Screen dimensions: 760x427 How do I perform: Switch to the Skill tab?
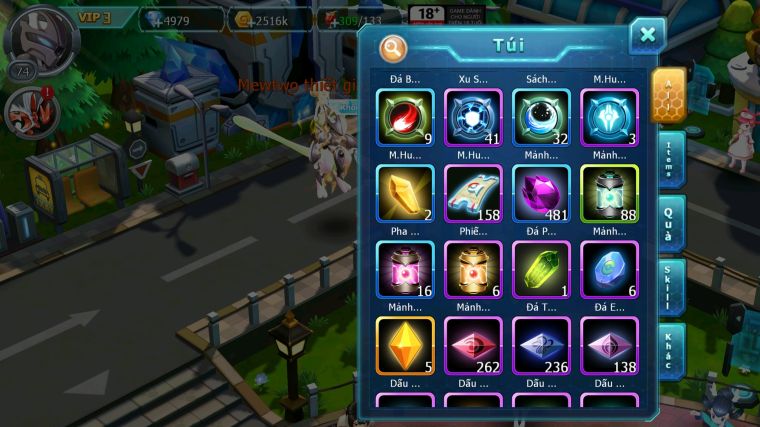[669, 287]
